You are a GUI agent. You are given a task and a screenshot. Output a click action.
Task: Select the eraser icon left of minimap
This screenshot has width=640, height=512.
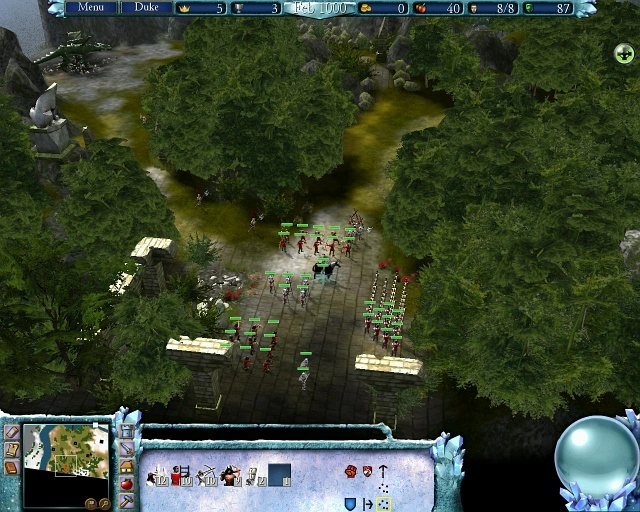click(11, 432)
